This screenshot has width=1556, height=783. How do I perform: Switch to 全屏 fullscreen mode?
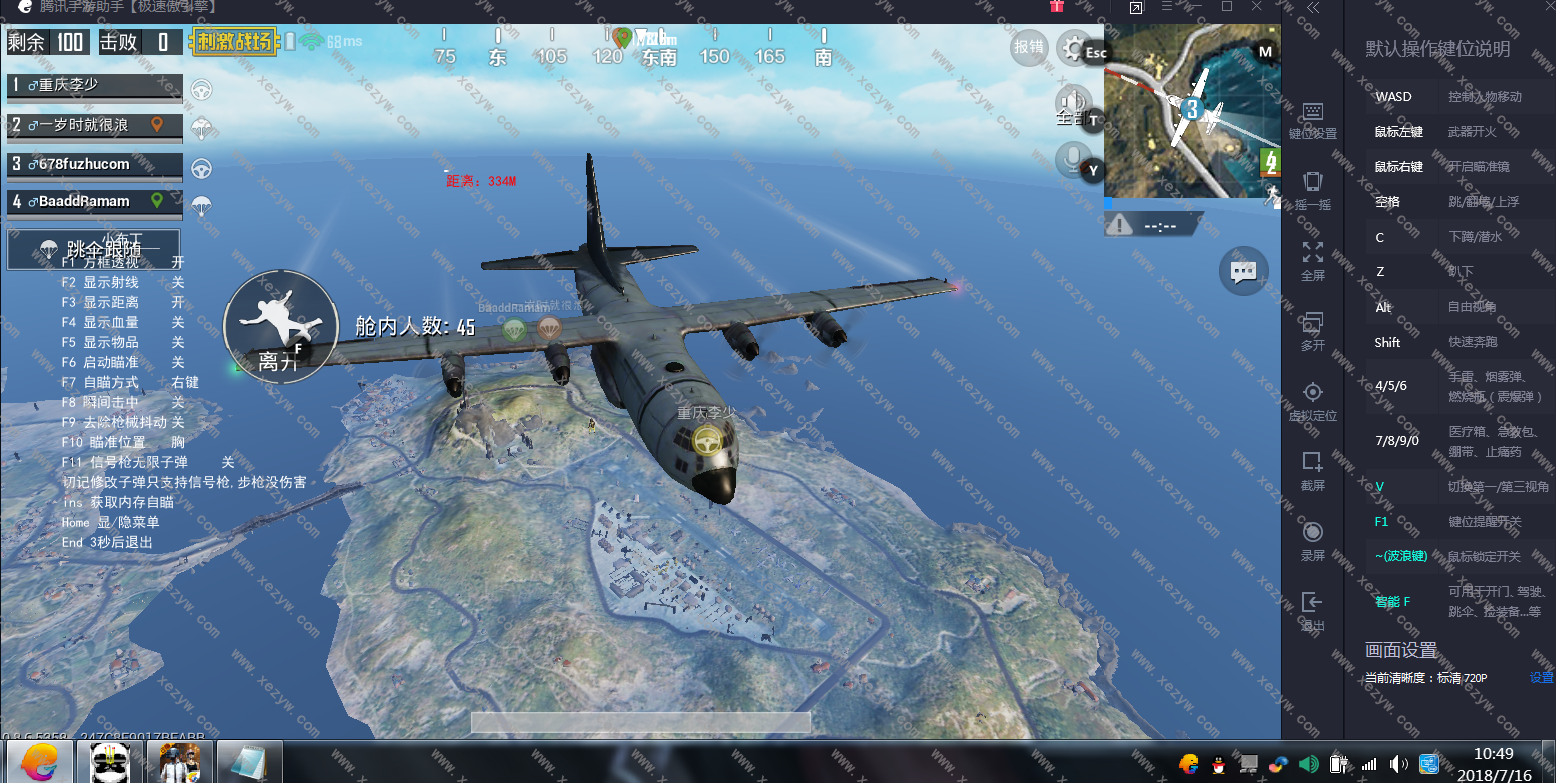pos(1313,260)
